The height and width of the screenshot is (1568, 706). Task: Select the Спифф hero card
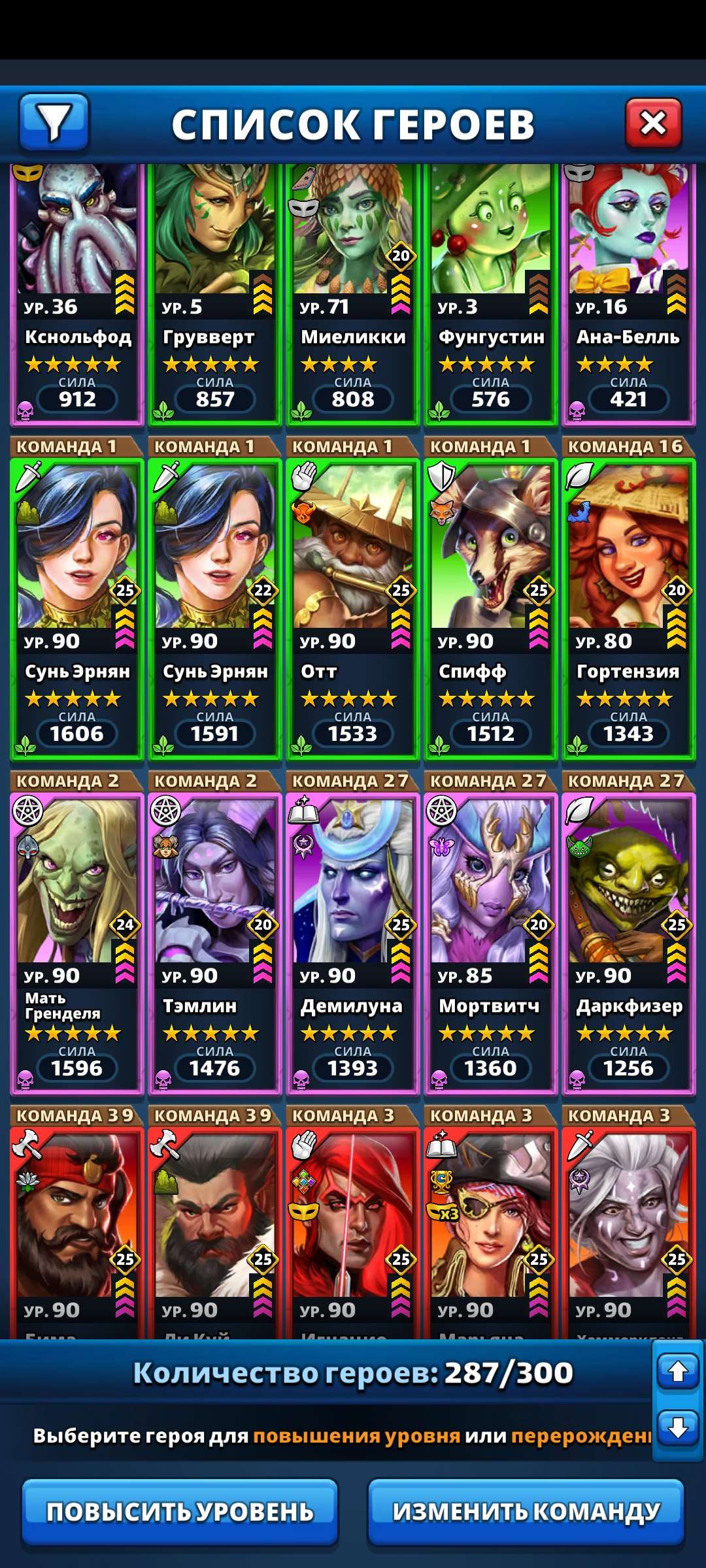click(490, 609)
